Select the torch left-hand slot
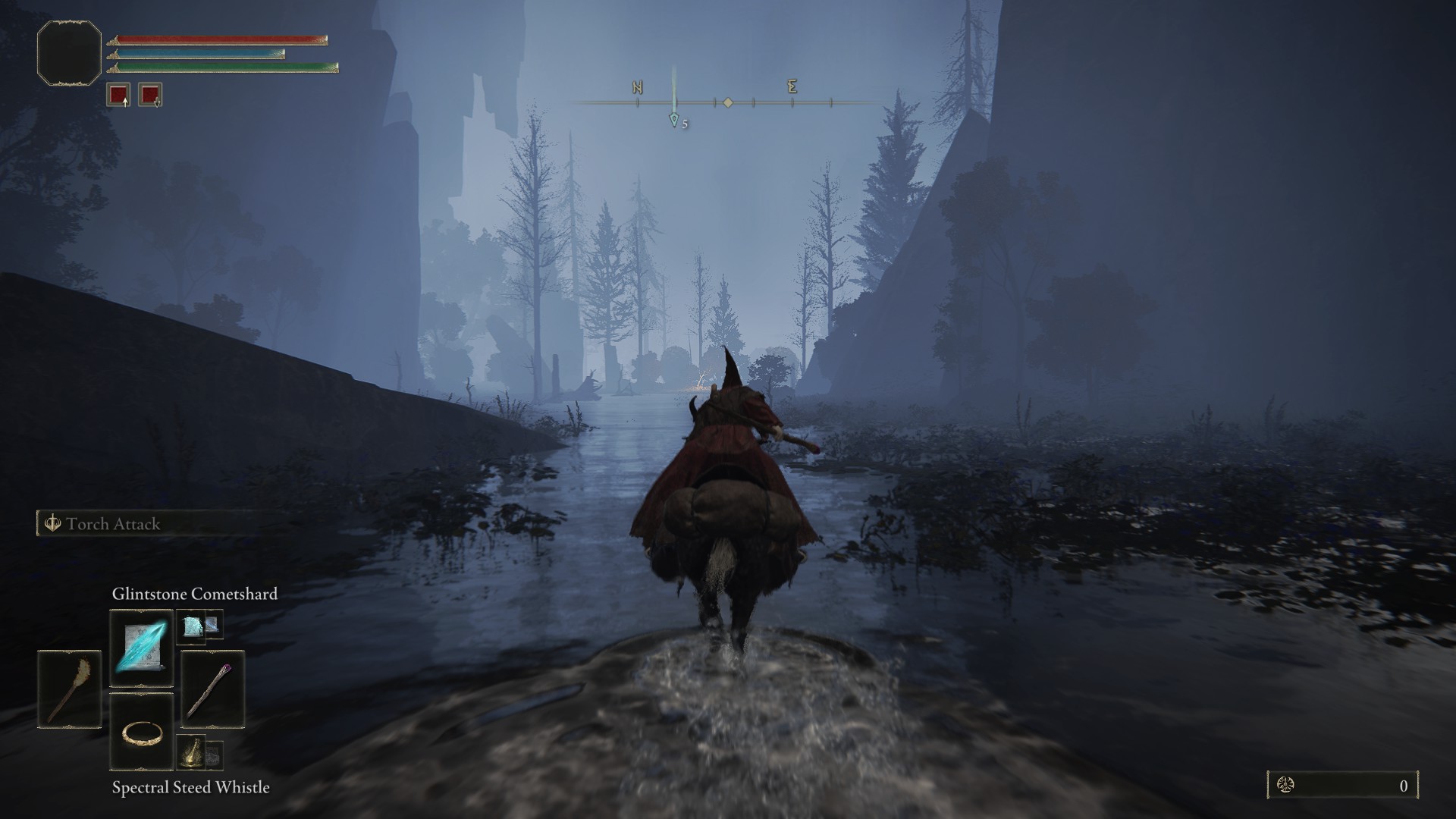Viewport: 1456px width, 819px height. 69,689
